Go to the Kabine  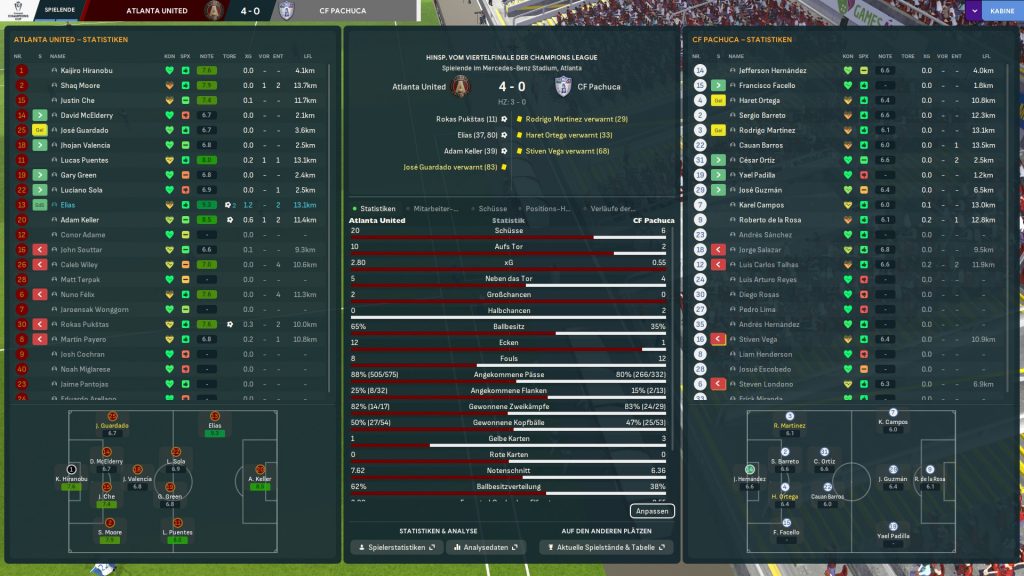pos(1000,11)
